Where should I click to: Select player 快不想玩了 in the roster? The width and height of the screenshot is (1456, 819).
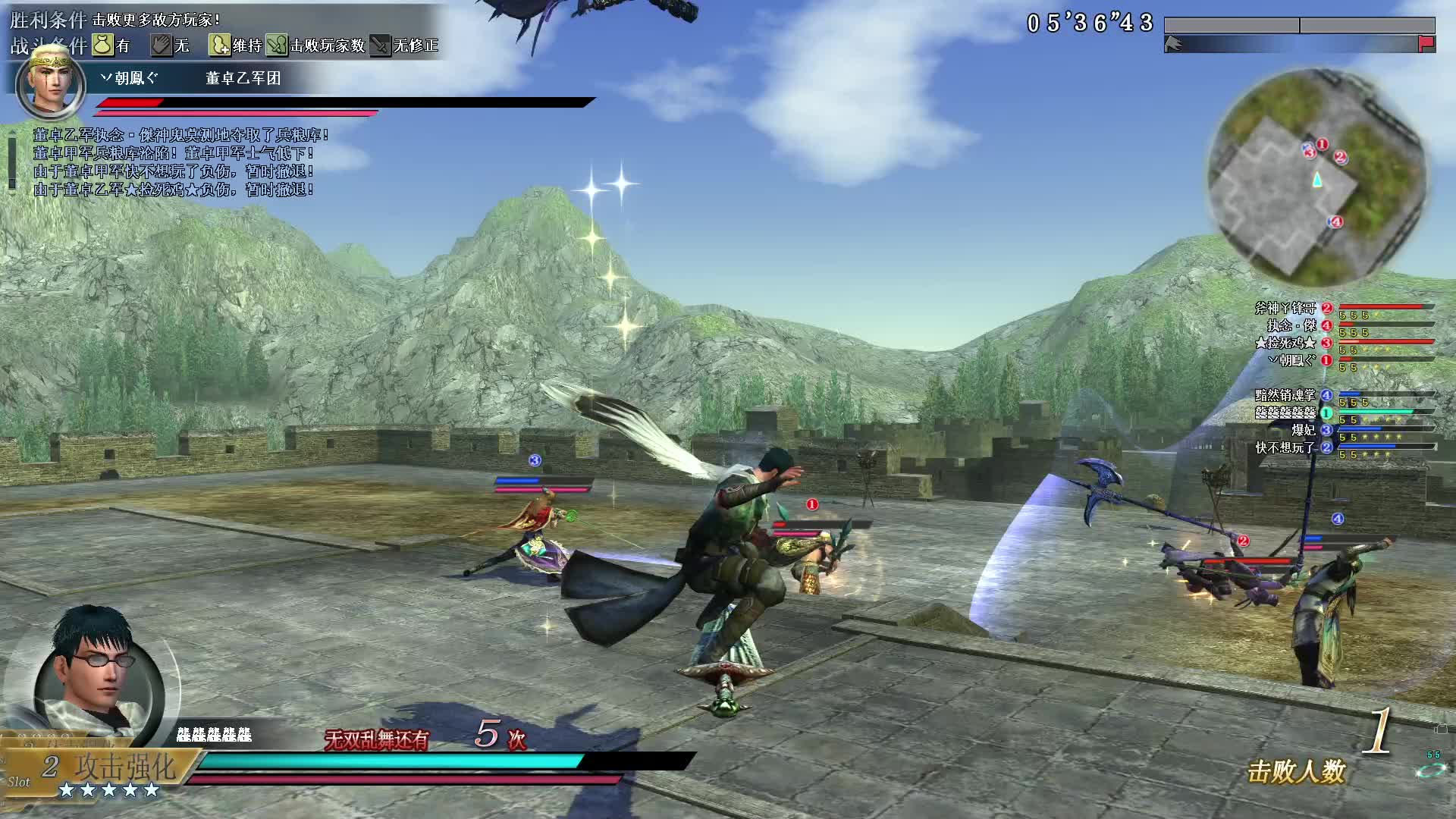pos(1286,447)
